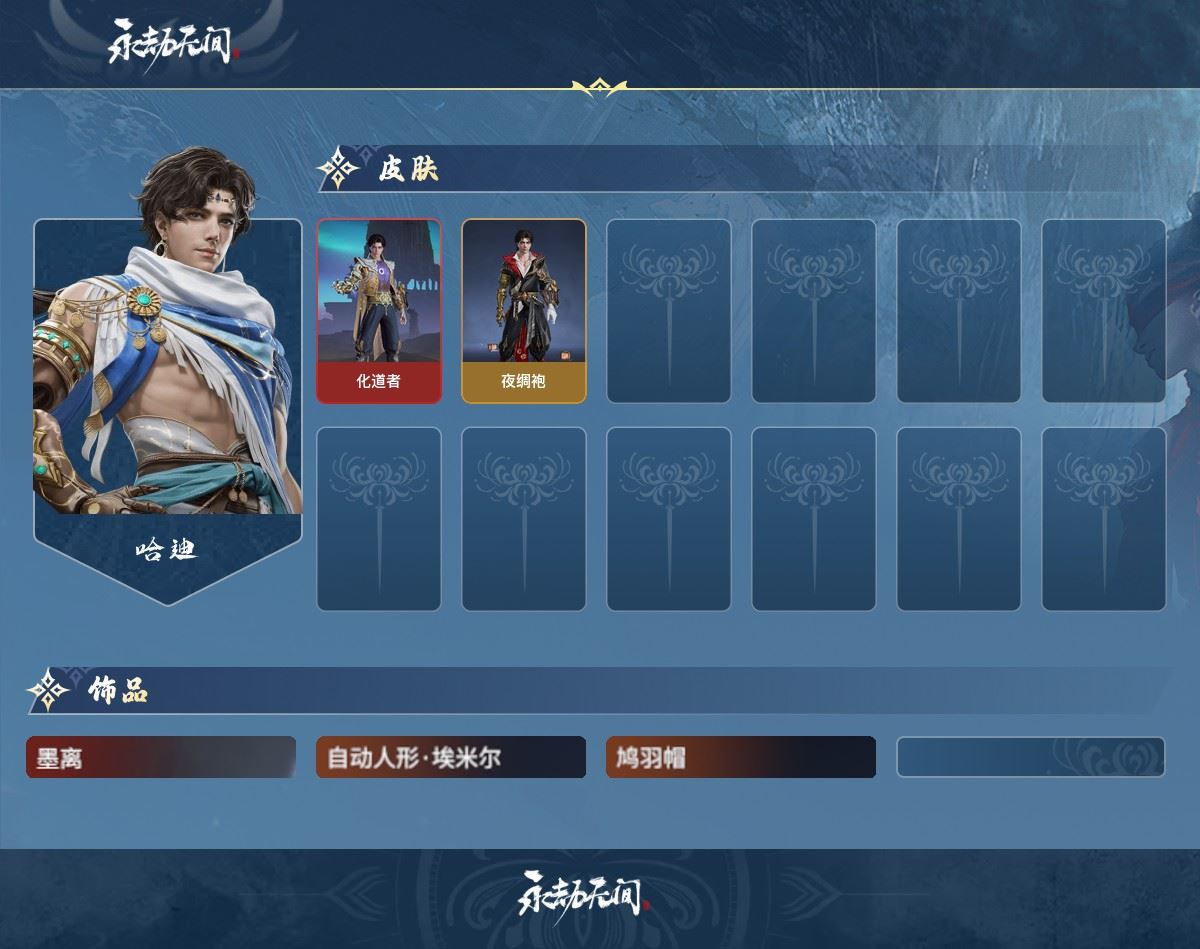
Task: Select the 墨离 accessory entry
Action: pyautogui.click(x=161, y=758)
